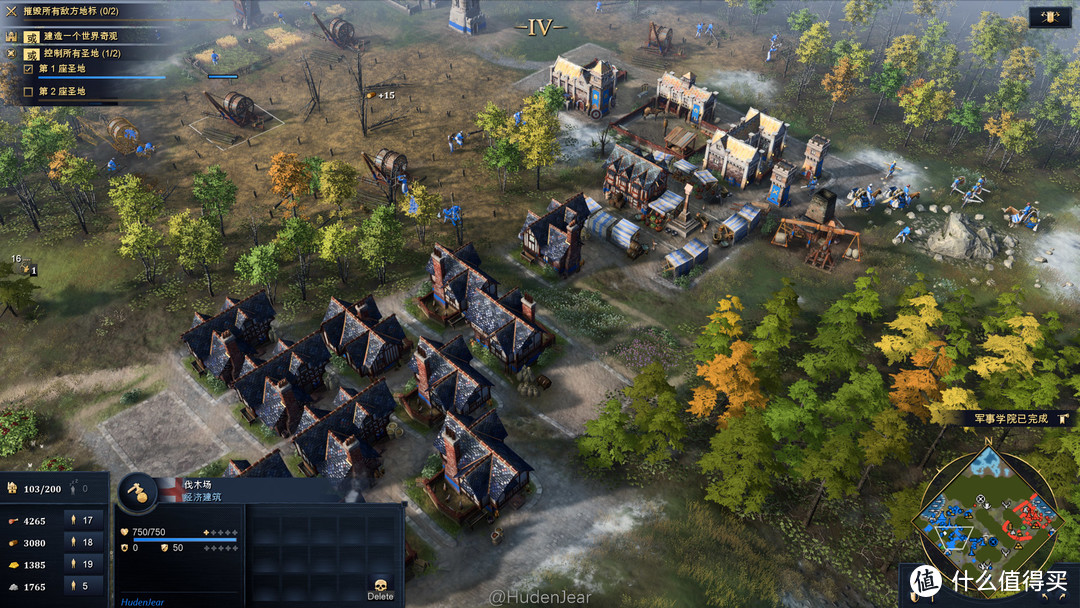Click the Delete skull button

[x=380, y=586]
